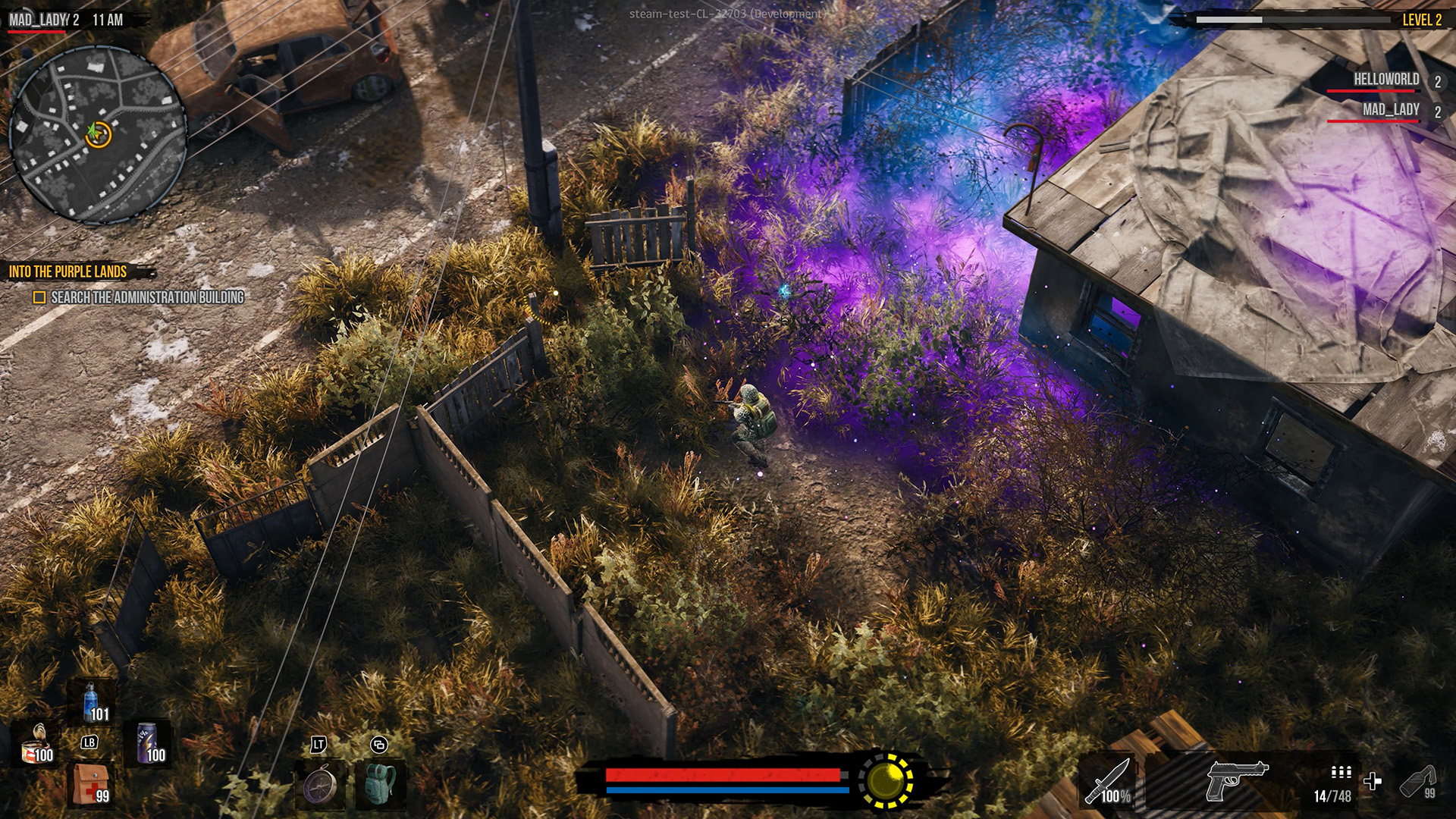Image resolution: width=1456 pixels, height=819 pixels.
Task: Select the energy drink can slot
Action: (x=149, y=743)
